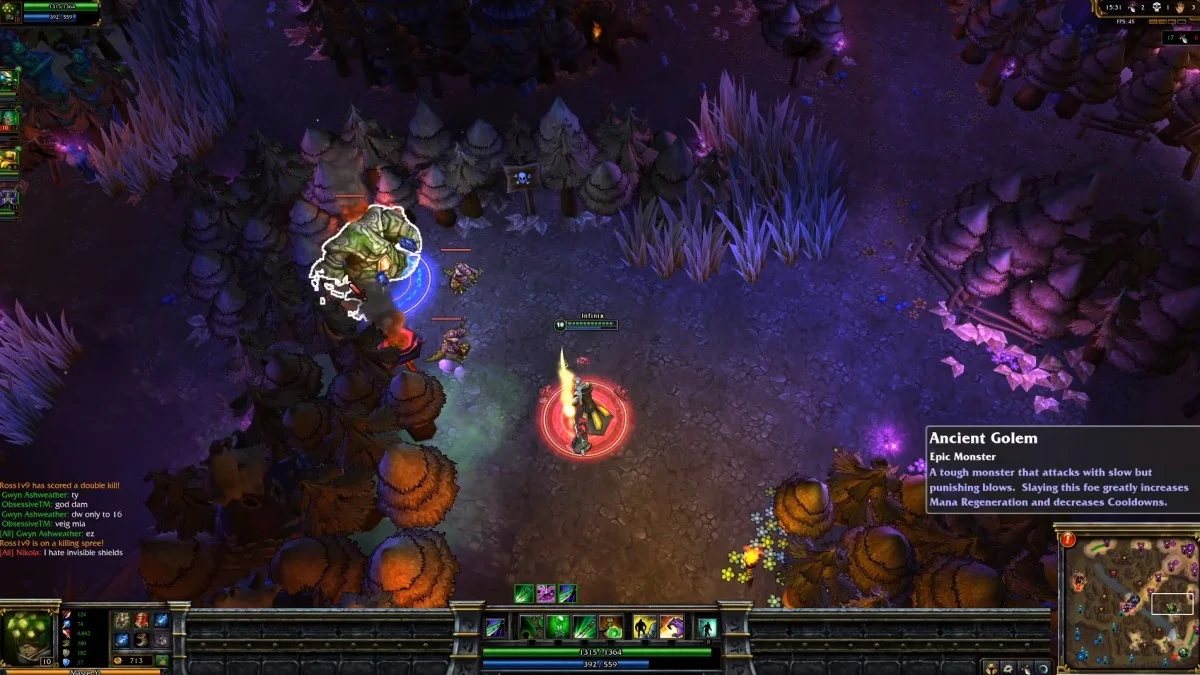
Task: Click the purple buff icon above the ability bar
Action: (546, 593)
